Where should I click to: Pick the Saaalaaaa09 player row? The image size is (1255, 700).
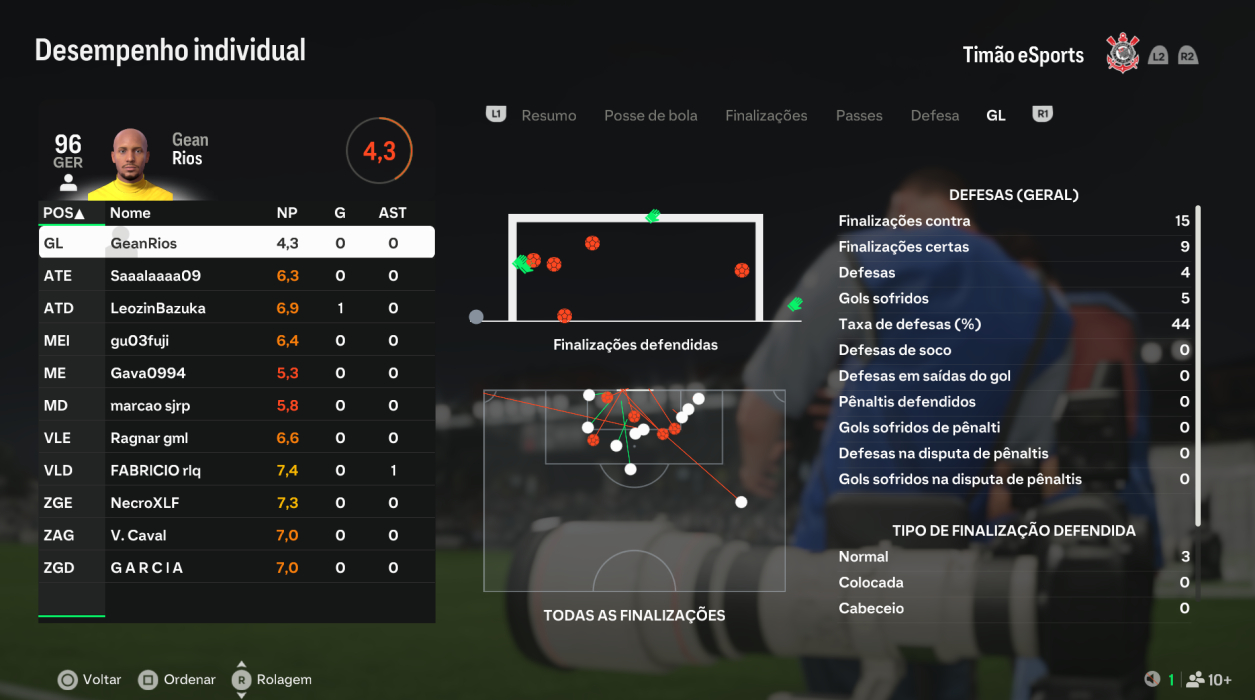[236, 276]
